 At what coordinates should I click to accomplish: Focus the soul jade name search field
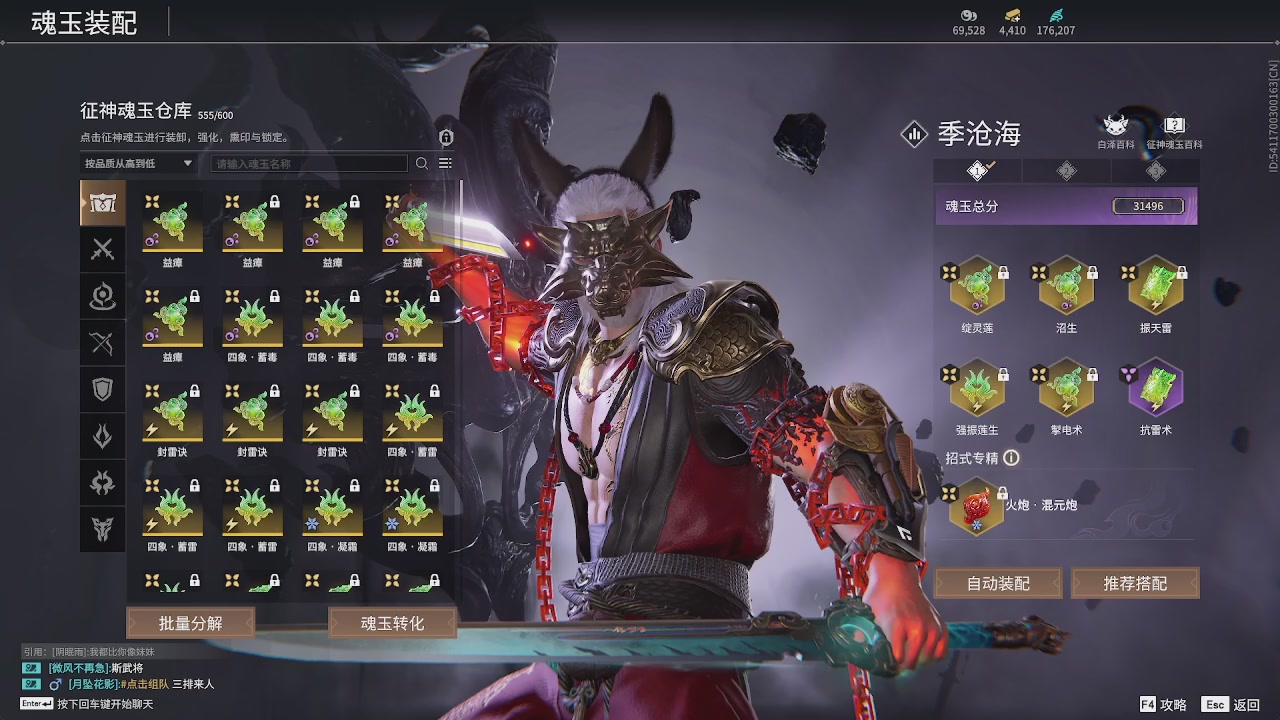tap(309, 164)
